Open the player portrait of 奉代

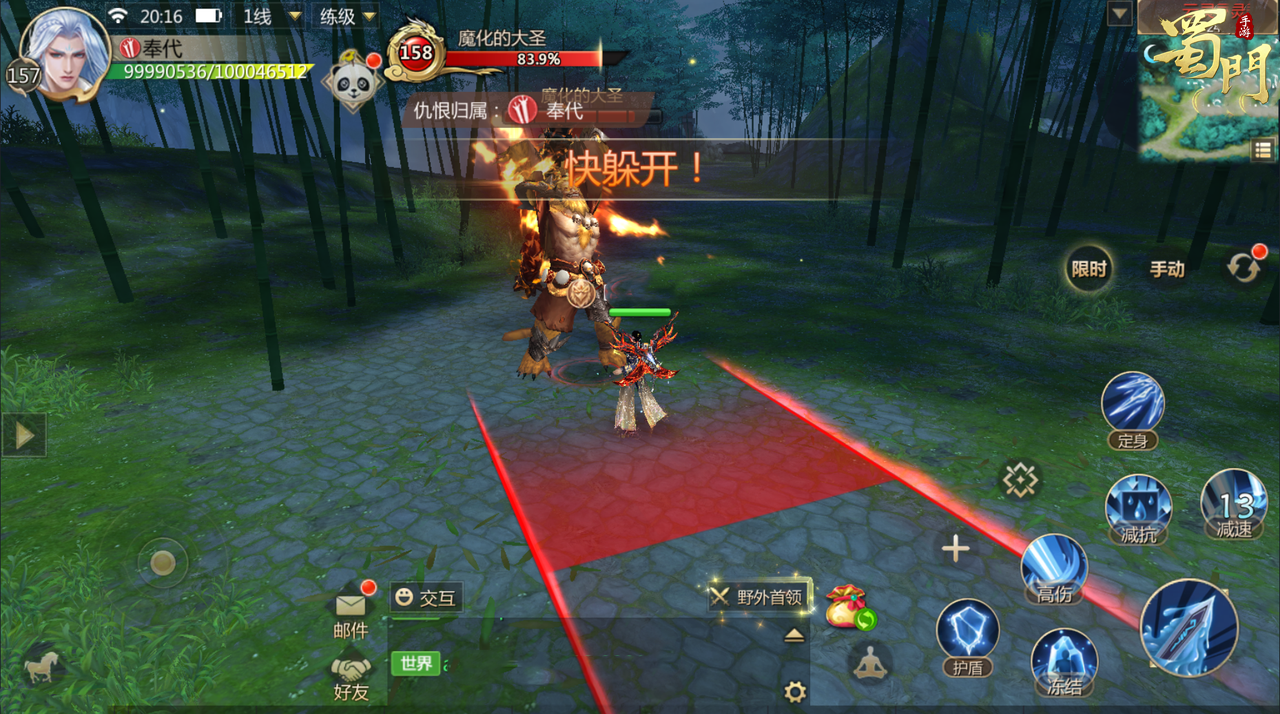point(64,50)
